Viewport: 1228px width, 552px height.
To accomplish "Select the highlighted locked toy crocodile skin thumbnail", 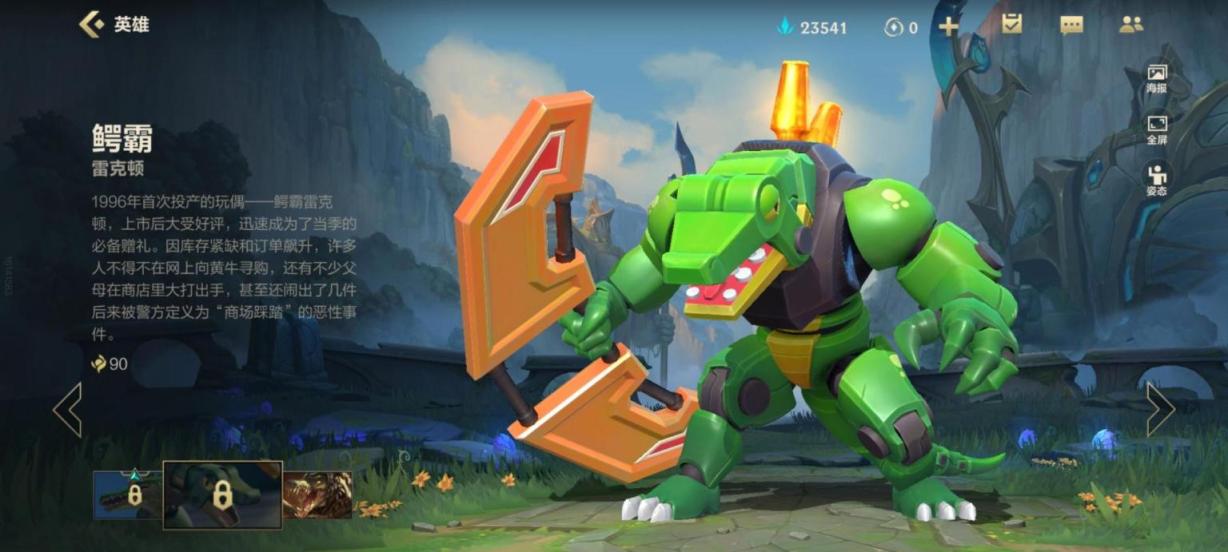I will (x=222, y=494).
